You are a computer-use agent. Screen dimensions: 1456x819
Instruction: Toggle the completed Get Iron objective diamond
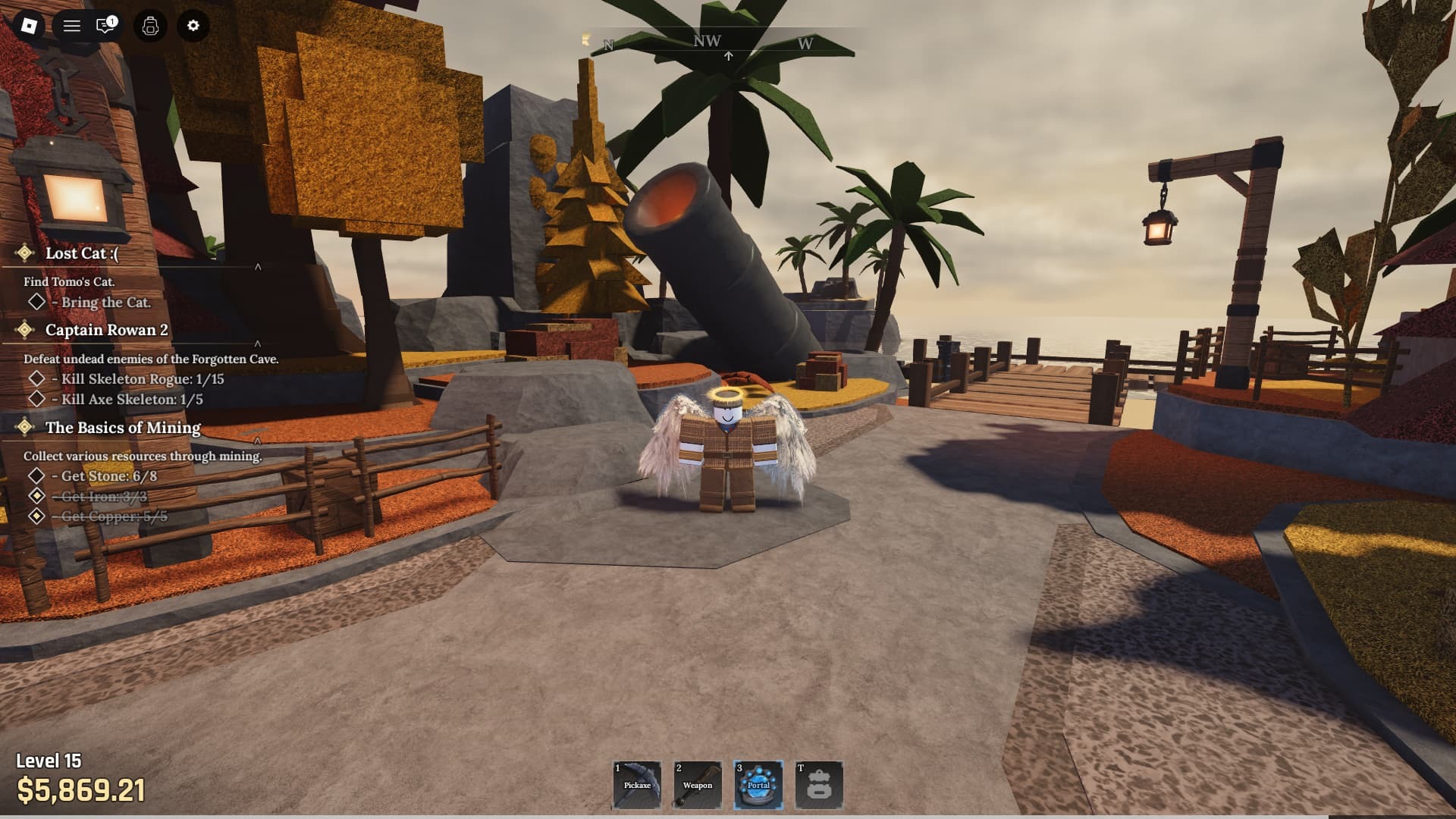pyautogui.click(x=36, y=497)
